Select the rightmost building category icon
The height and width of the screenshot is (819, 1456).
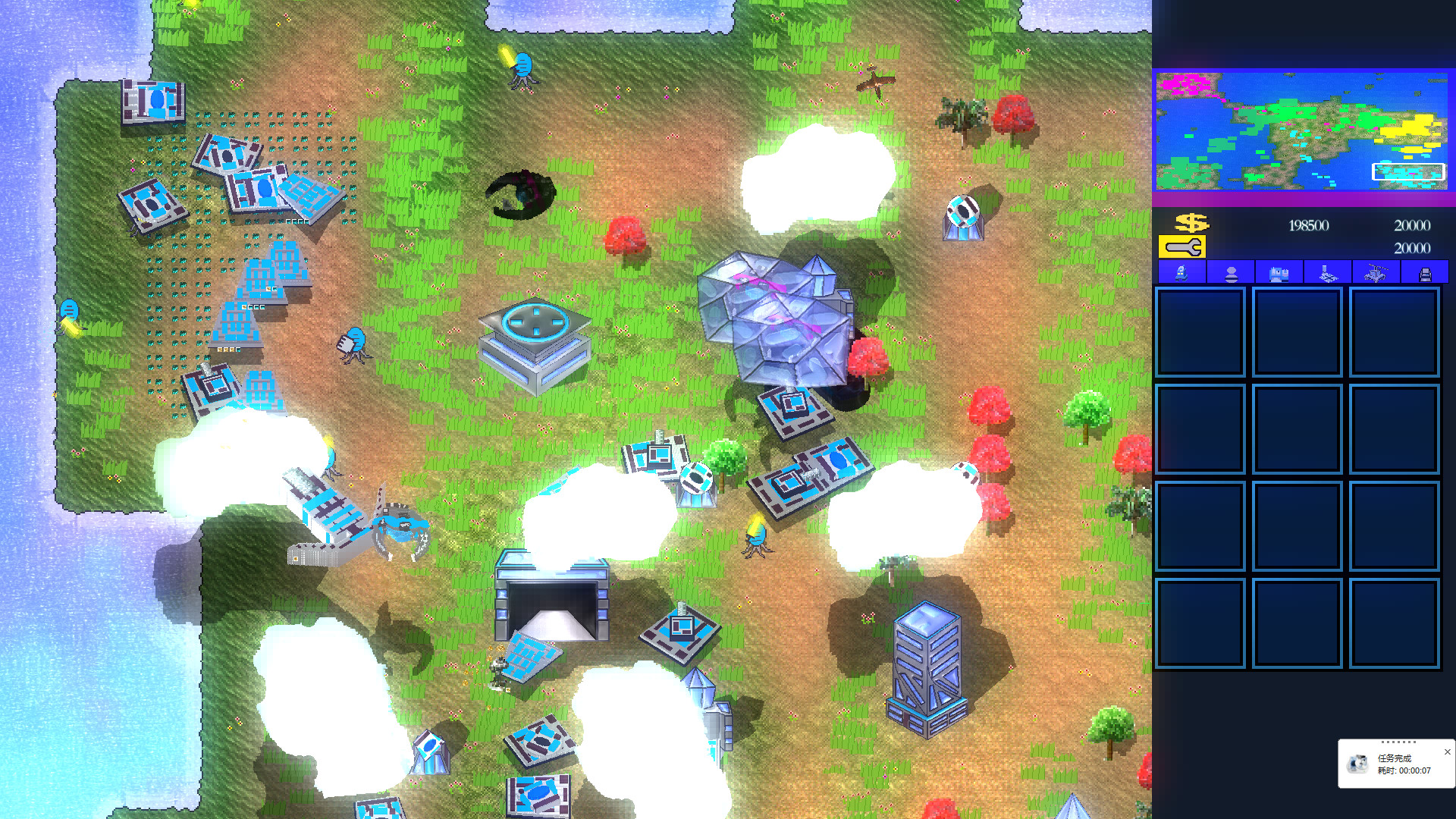(1426, 271)
